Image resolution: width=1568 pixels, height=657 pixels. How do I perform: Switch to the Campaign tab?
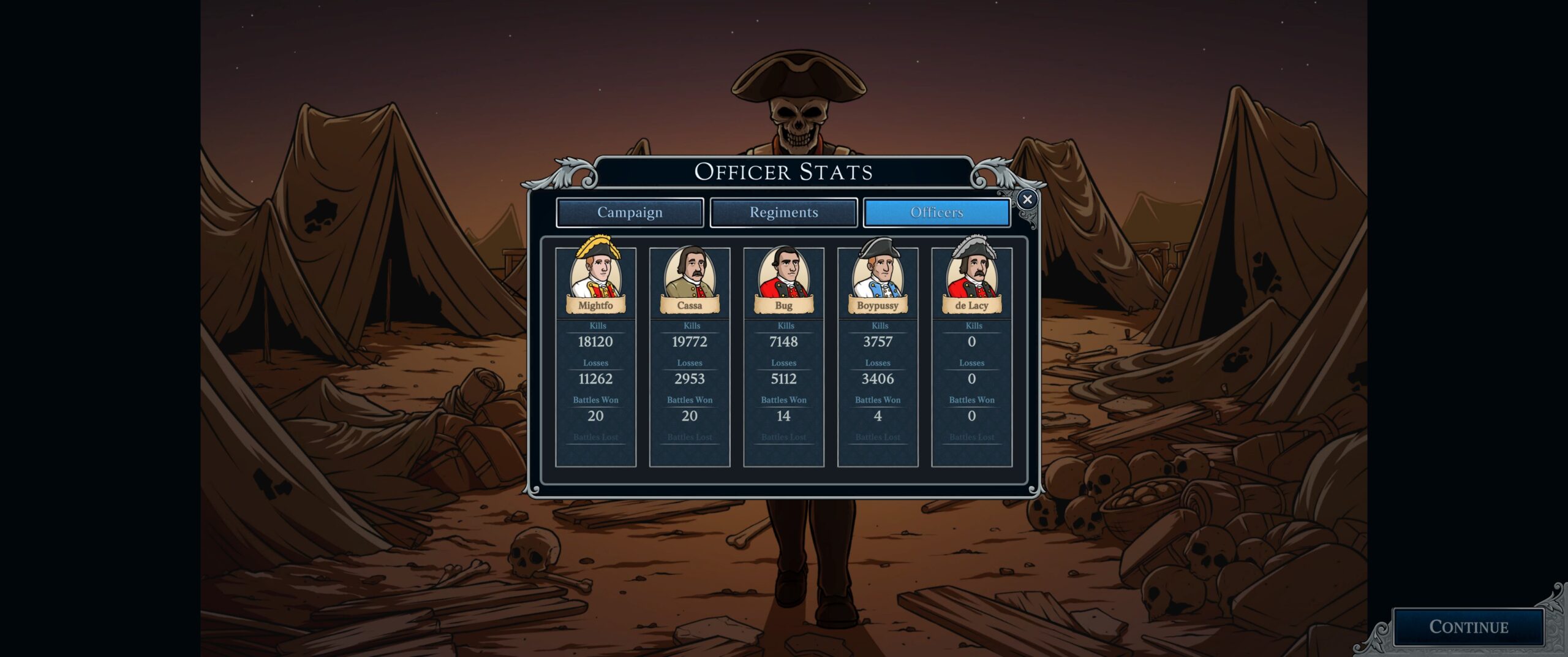(630, 213)
